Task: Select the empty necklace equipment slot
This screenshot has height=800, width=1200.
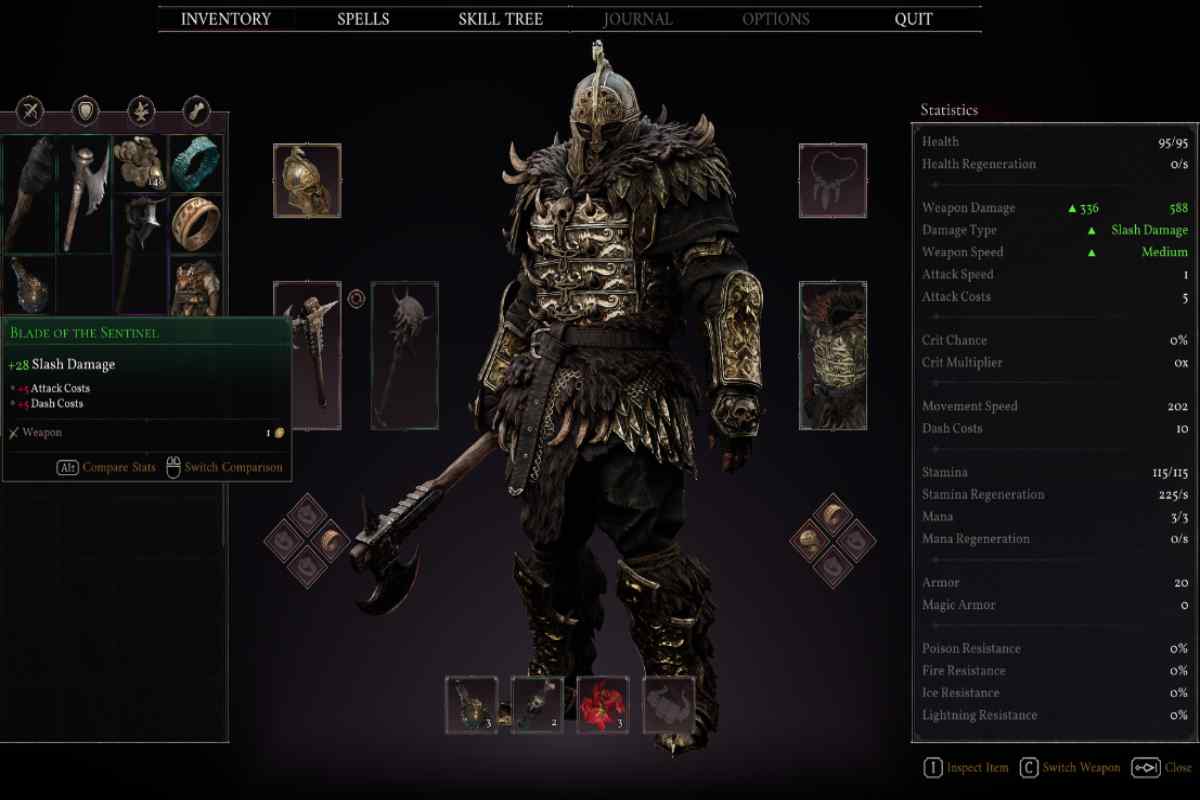Action: [832, 181]
